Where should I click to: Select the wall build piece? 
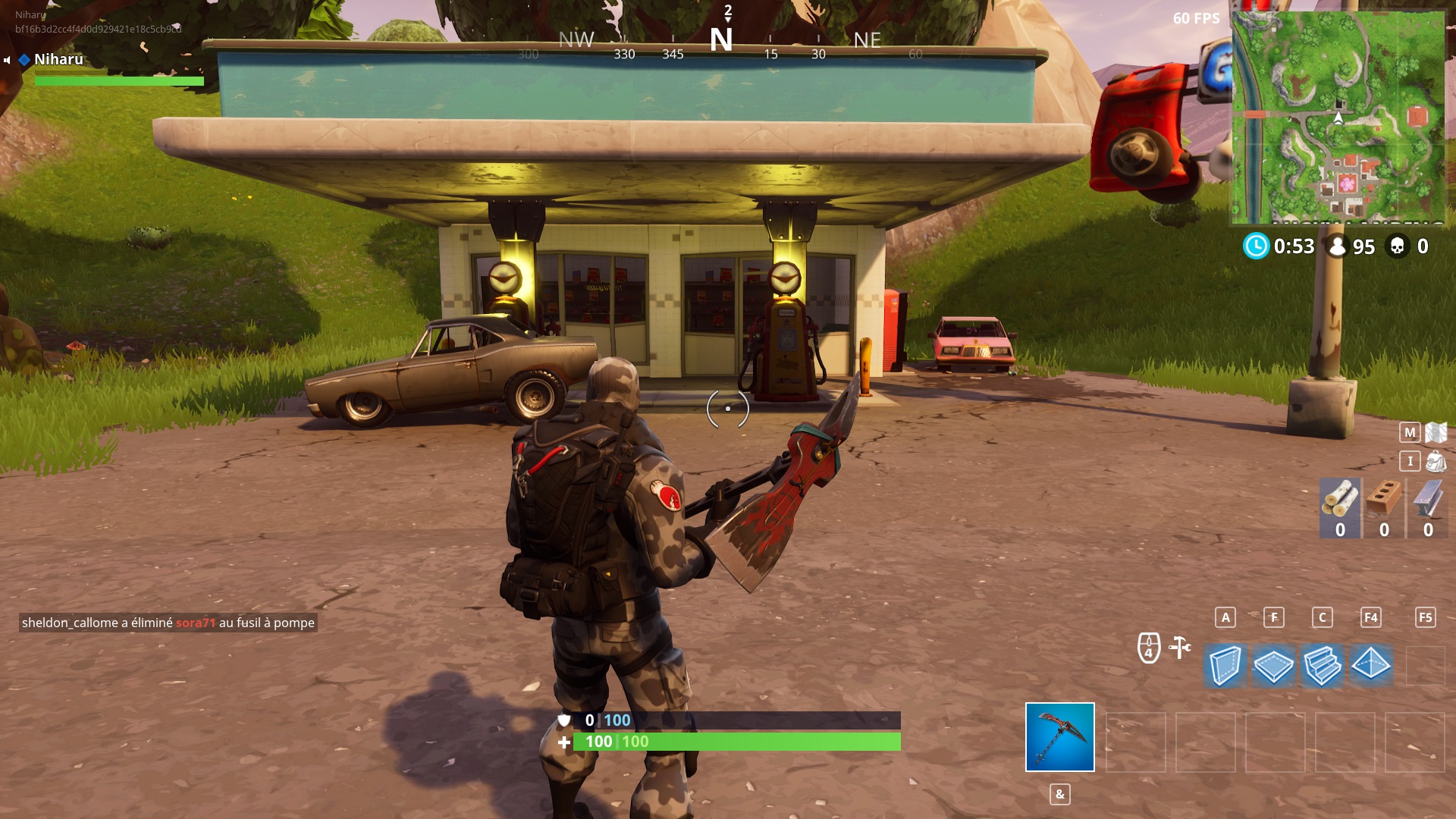(1224, 665)
